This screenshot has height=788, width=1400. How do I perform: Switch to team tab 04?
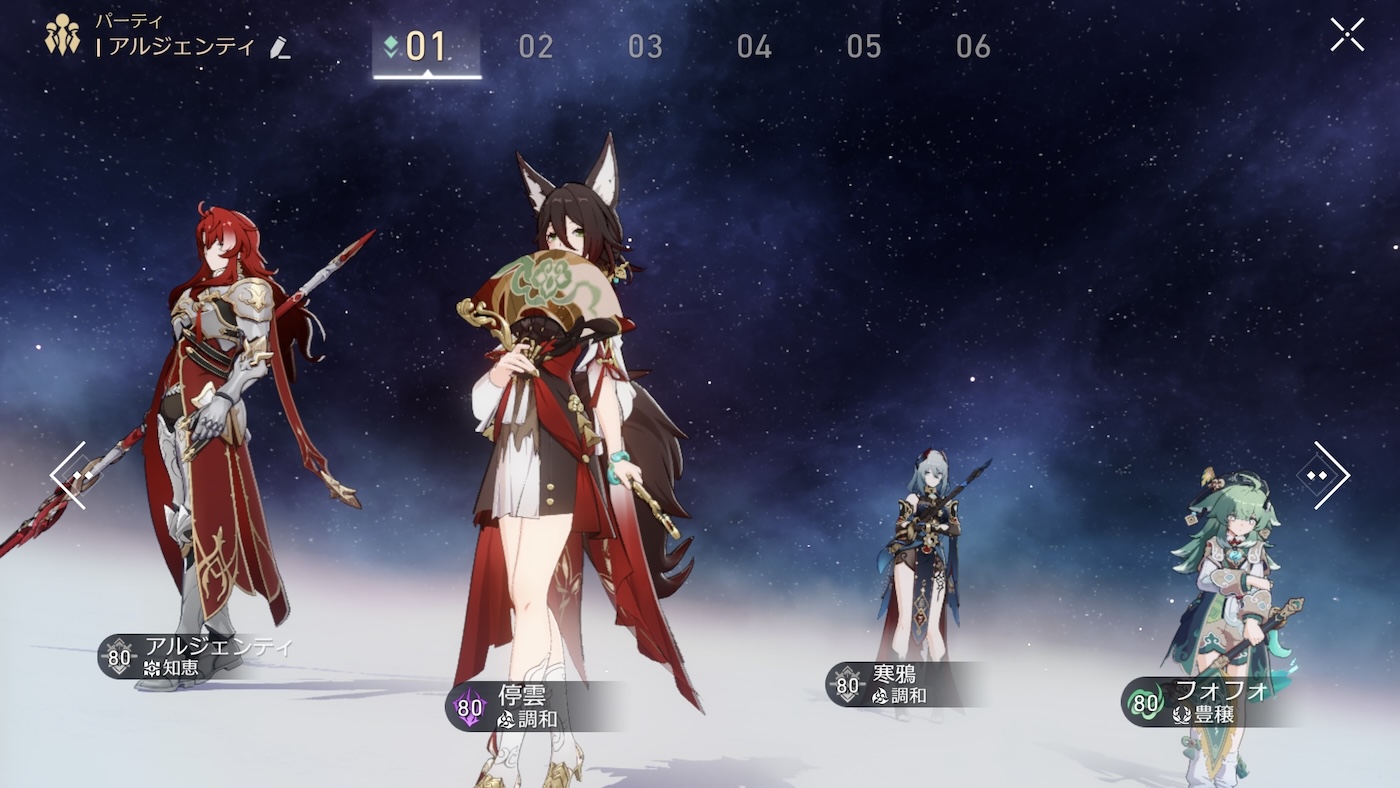coord(754,47)
